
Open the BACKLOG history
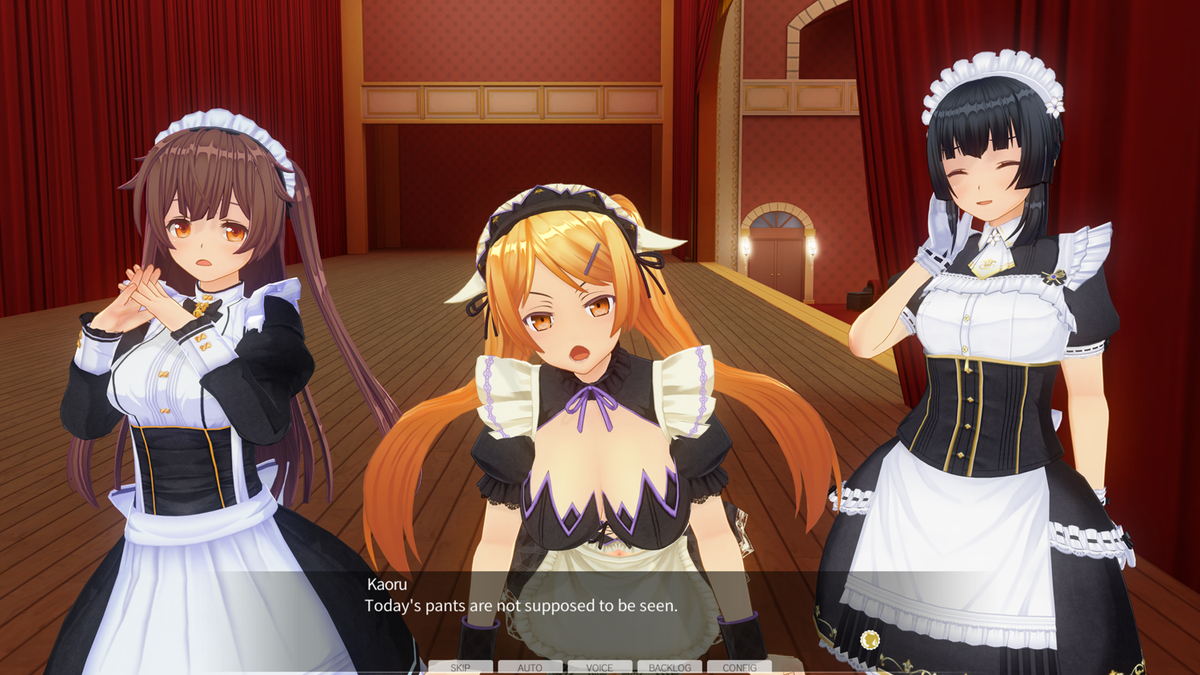tap(670, 667)
